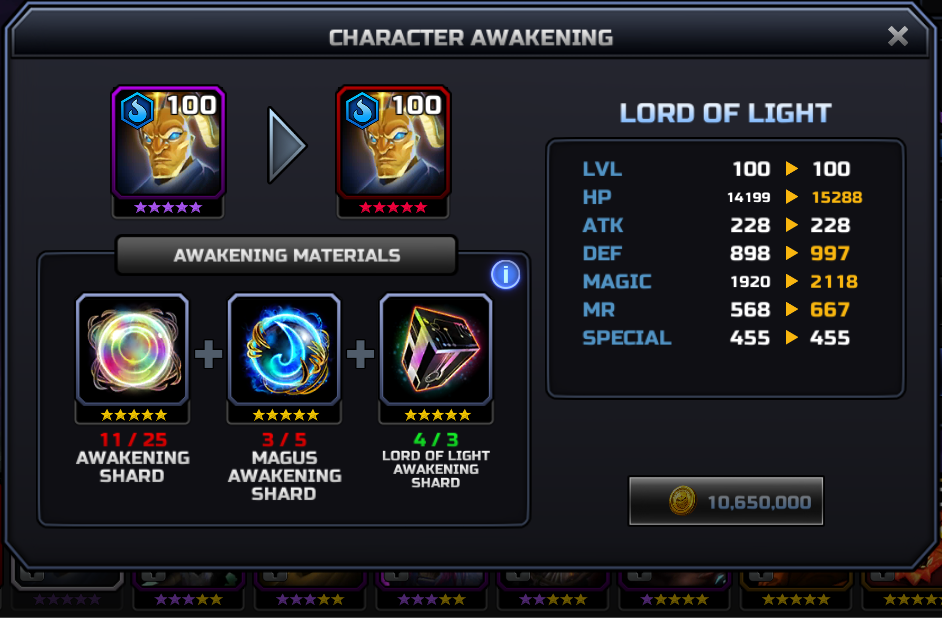Viewport: 942px width, 618px height.
Task: Close the Character Awakening dialog
Action: (x=897, y=37)
